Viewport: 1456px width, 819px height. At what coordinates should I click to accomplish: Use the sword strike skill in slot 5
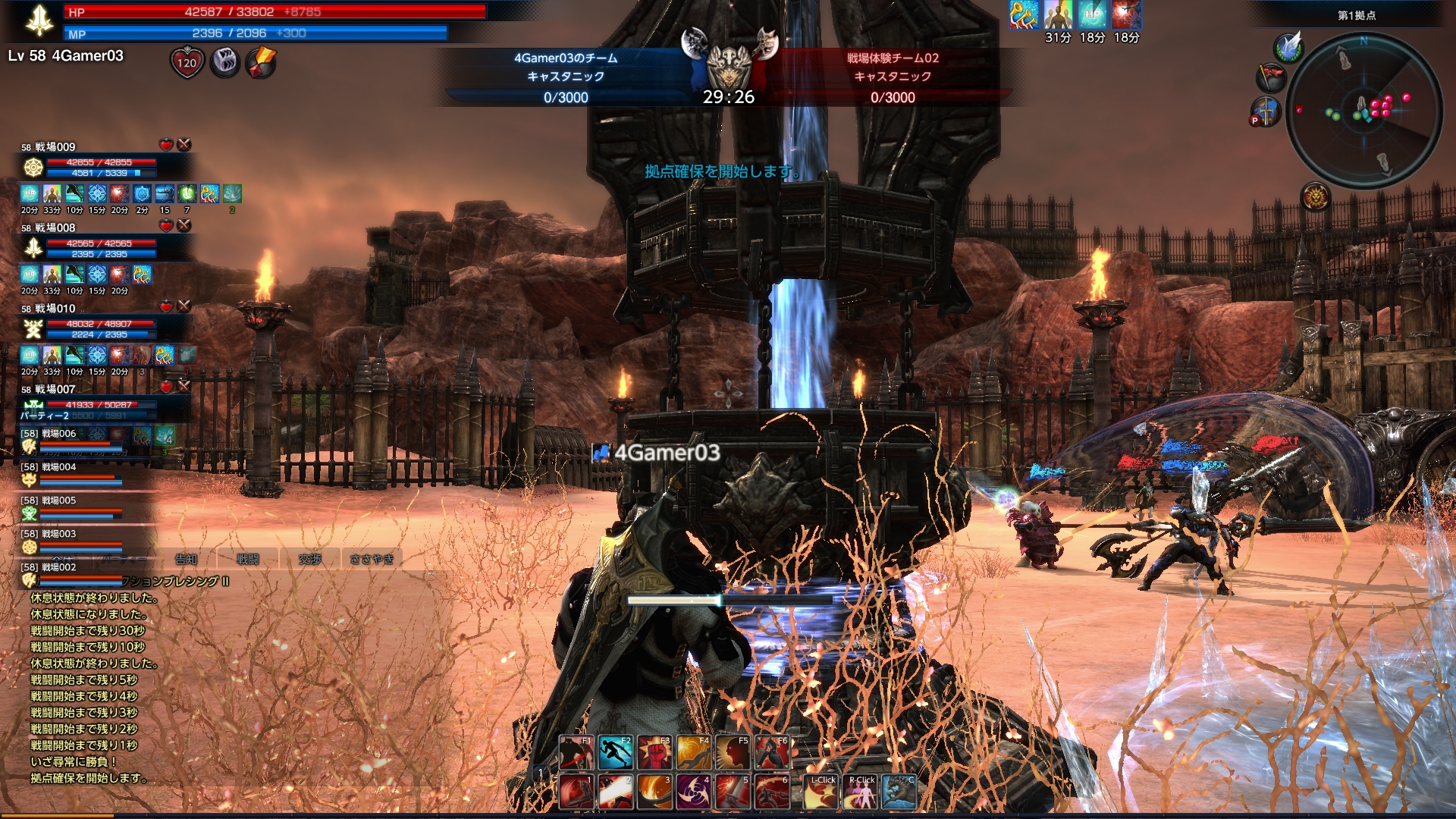coord(733,792)
